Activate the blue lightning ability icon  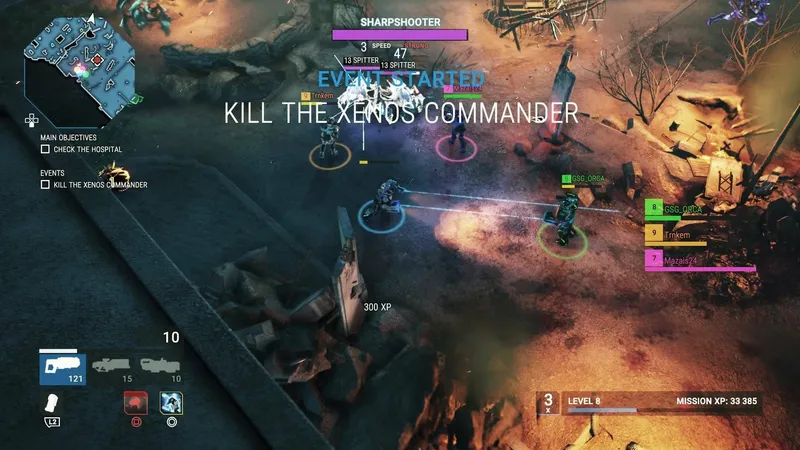coord(171,403)
